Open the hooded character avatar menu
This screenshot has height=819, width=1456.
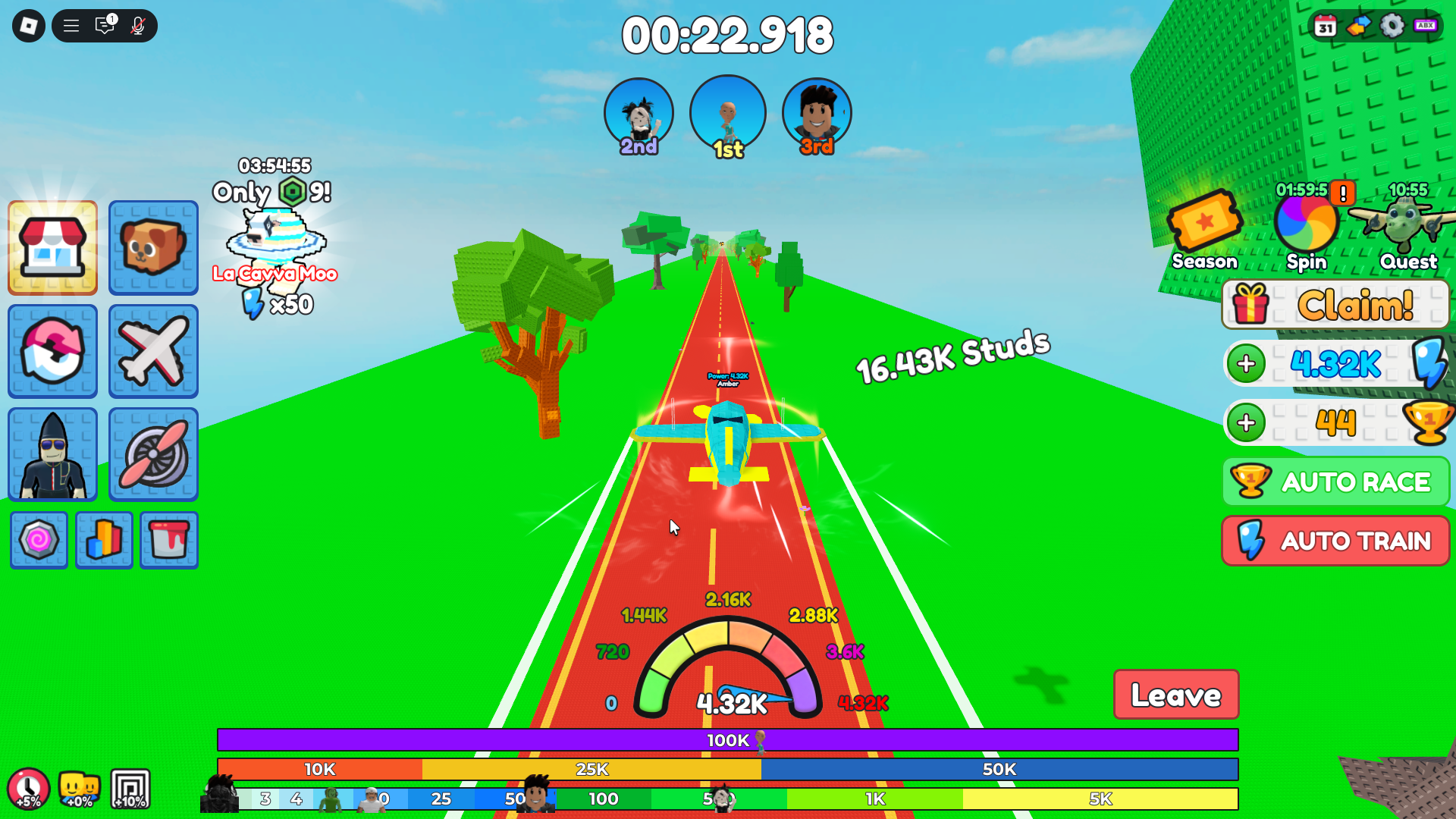click(x=52, y=455)
